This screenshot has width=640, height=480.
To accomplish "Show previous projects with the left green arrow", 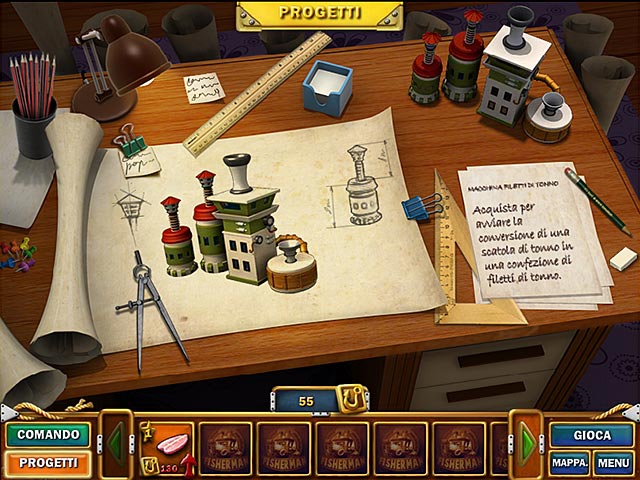I will 116,445.
